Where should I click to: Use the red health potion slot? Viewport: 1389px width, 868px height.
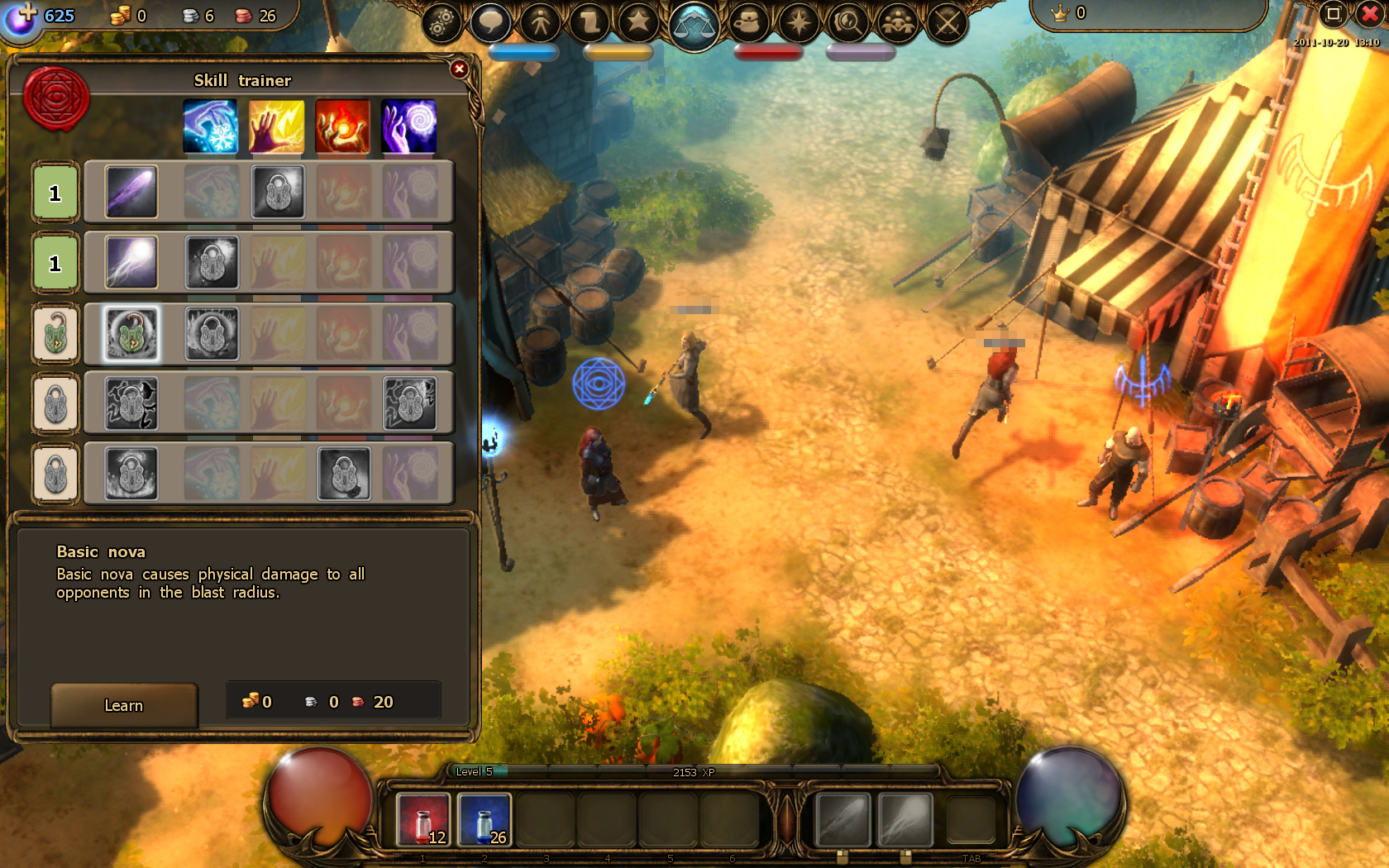click(x=423, y=820)
